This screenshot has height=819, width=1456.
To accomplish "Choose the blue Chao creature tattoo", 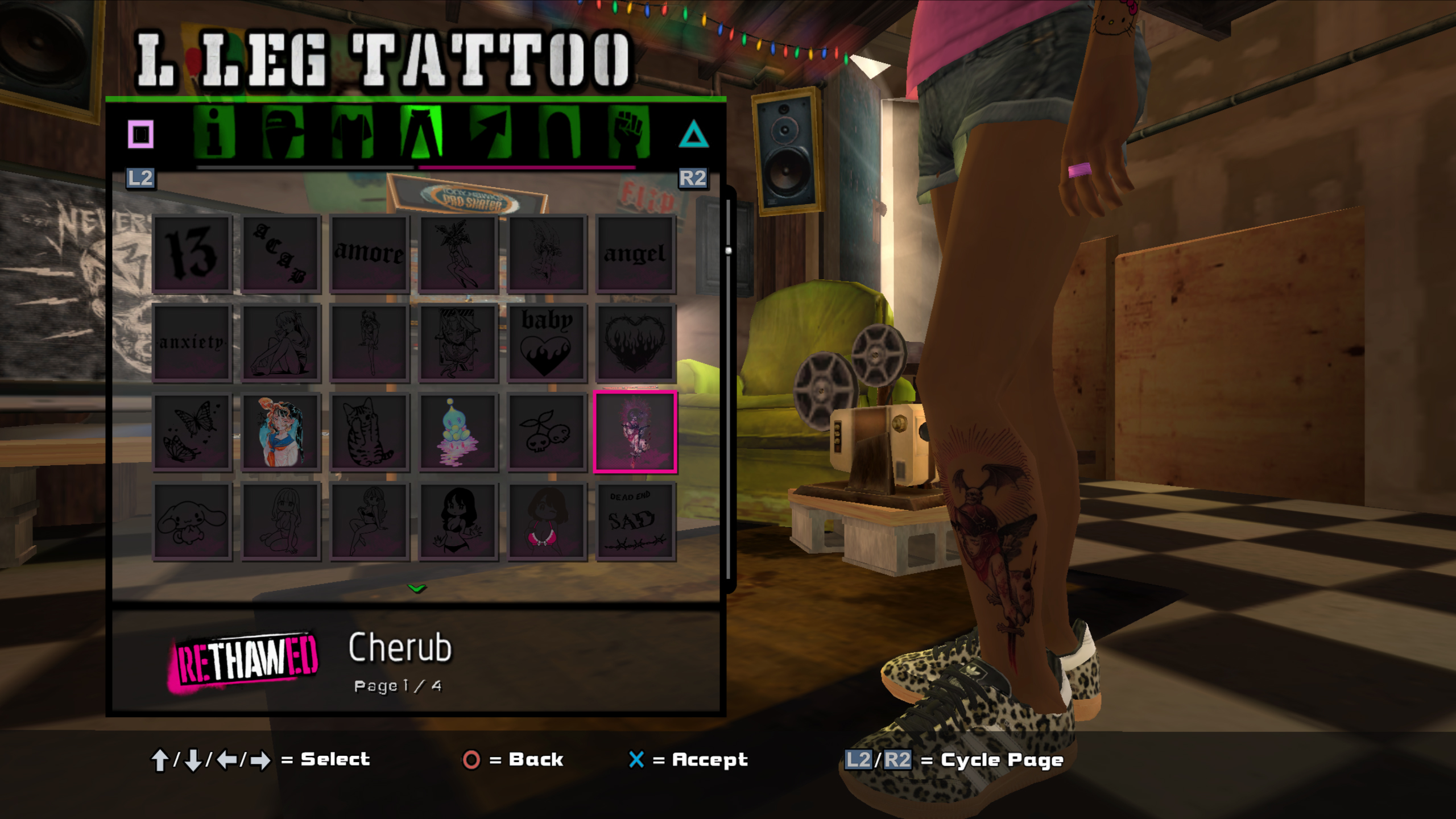I will [458, 432].
